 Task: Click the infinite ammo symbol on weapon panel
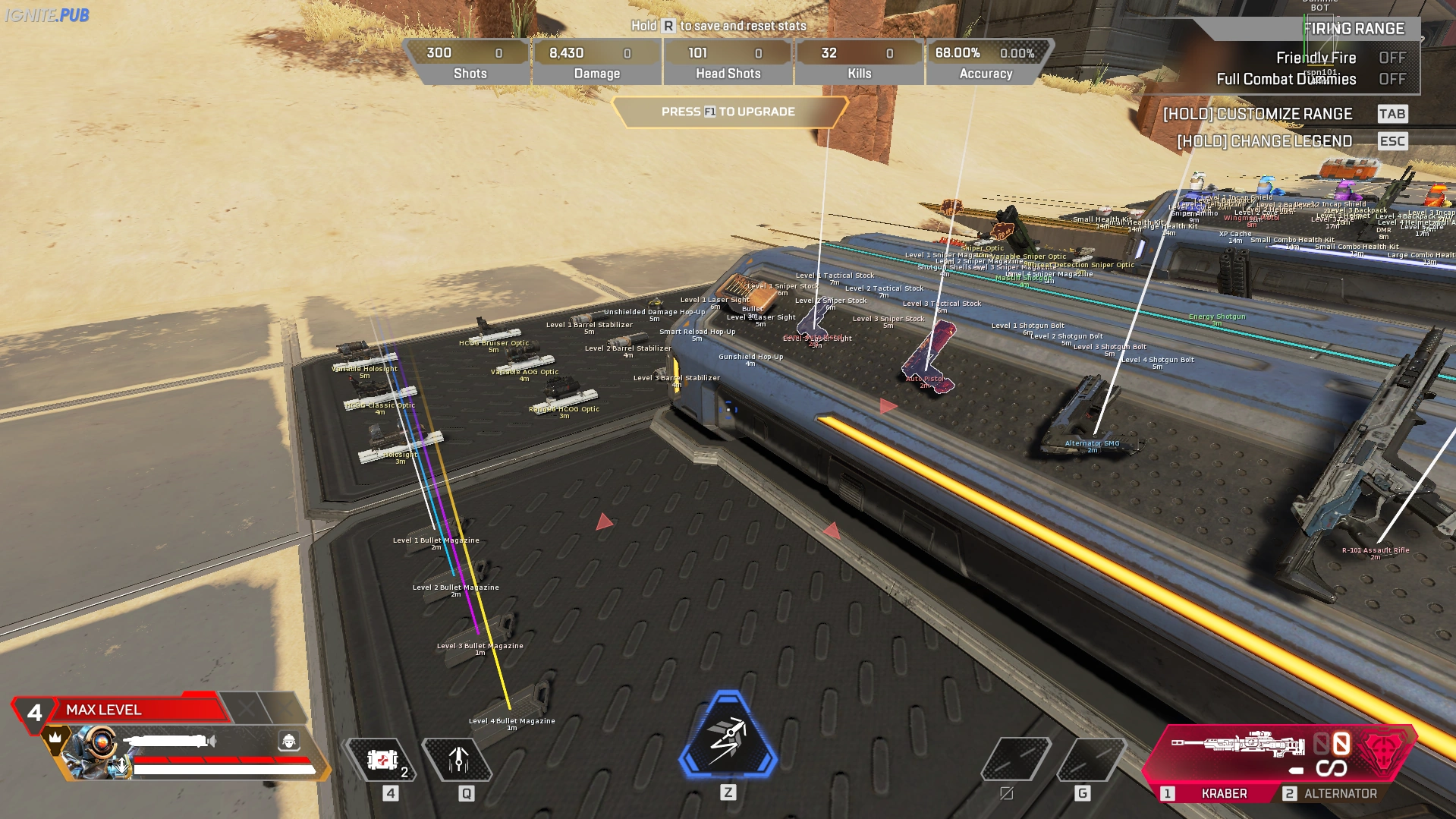tap(1332, 768)
